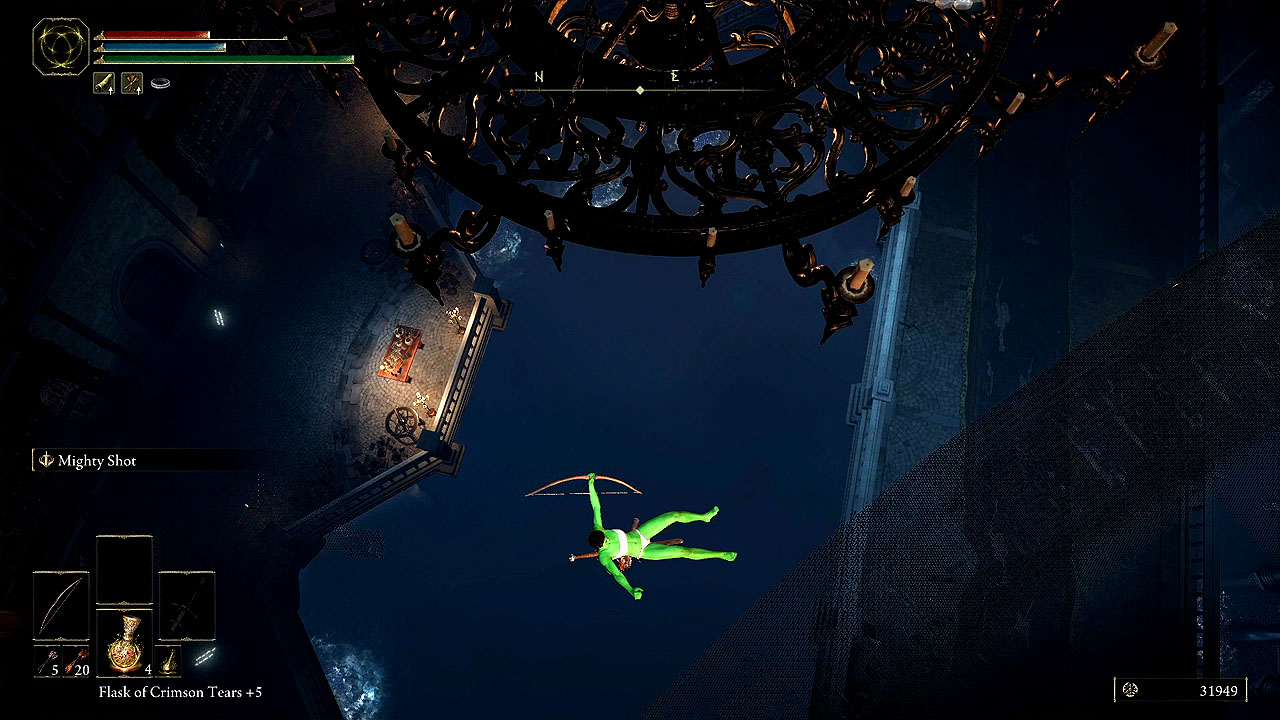The width and height of the screenshot is (1280, 720).
Task: Click the Mighty Shot skill label
Action: pyautogui.click(x=96, y=461)
